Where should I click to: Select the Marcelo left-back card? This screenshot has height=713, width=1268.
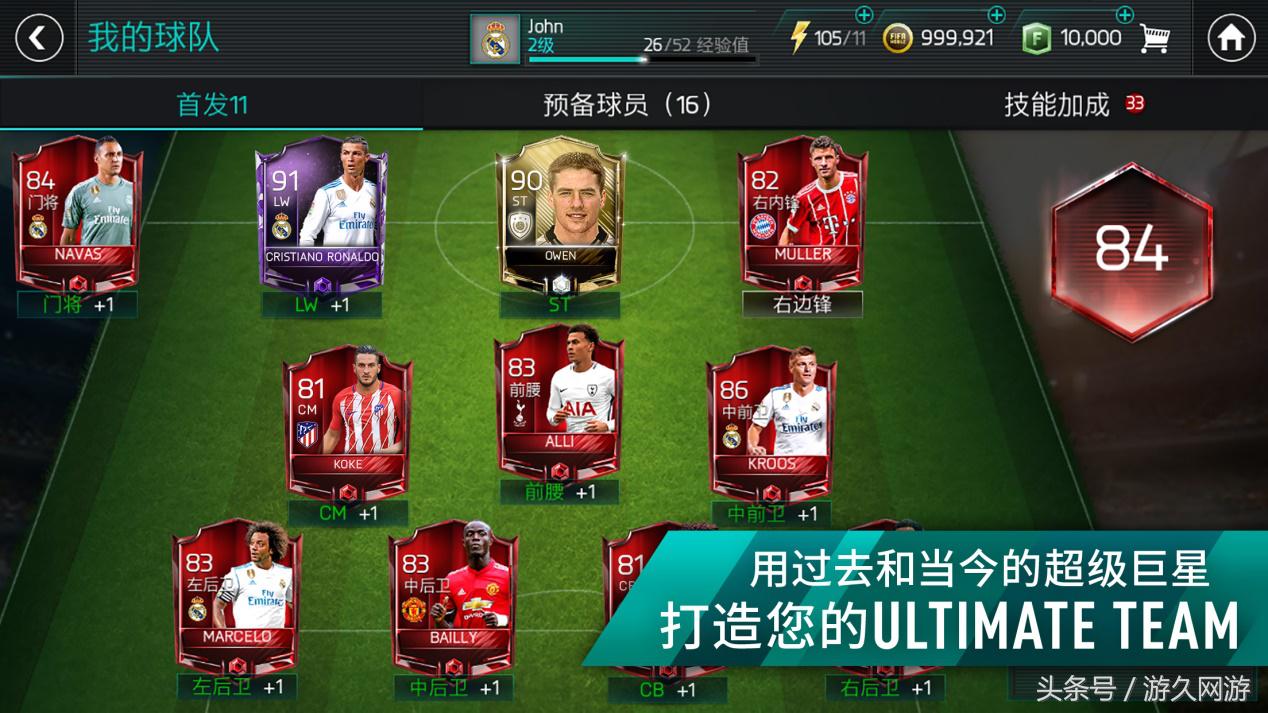point(237,593)
